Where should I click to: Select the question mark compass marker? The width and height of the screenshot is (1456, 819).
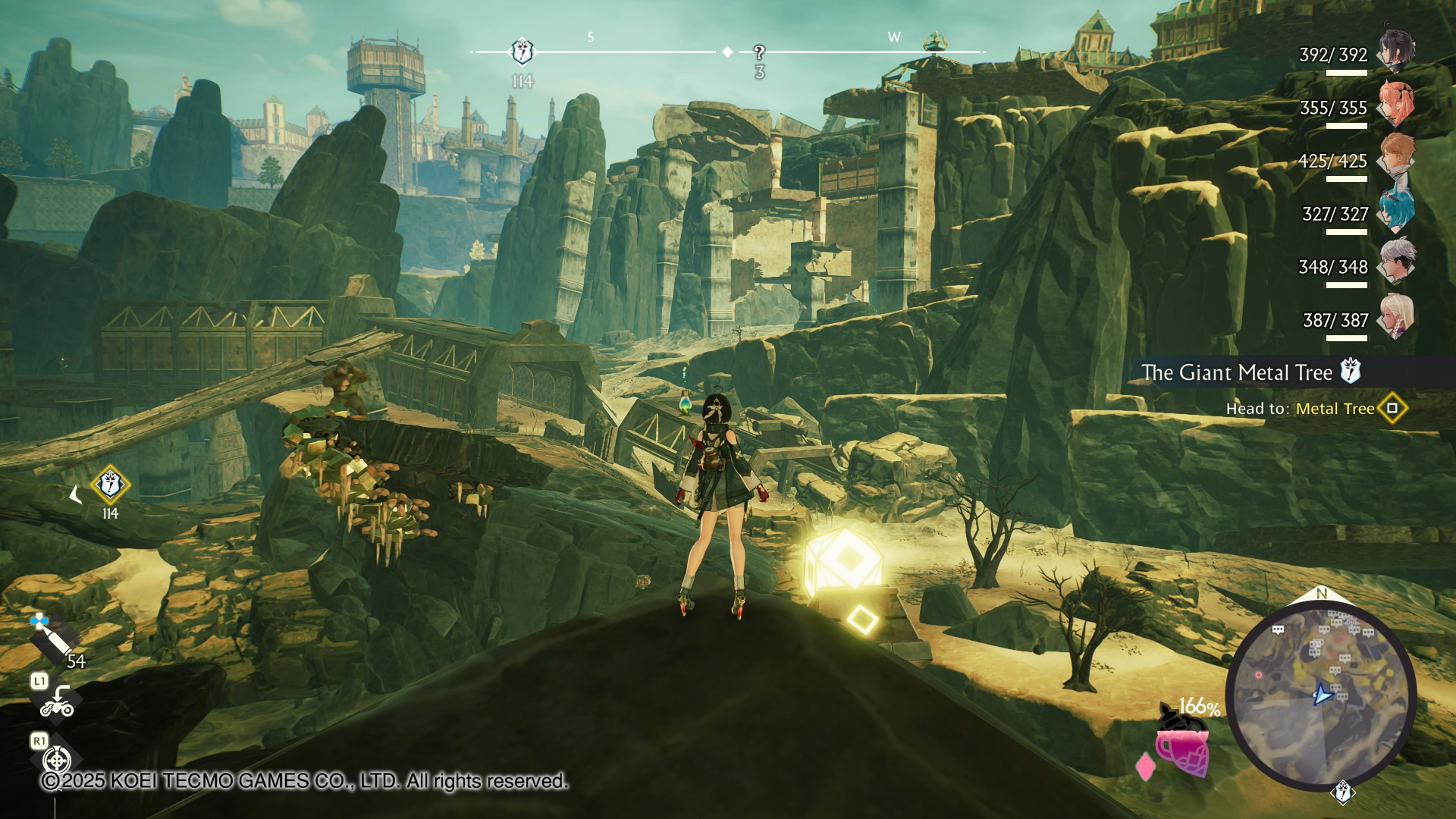759,52
